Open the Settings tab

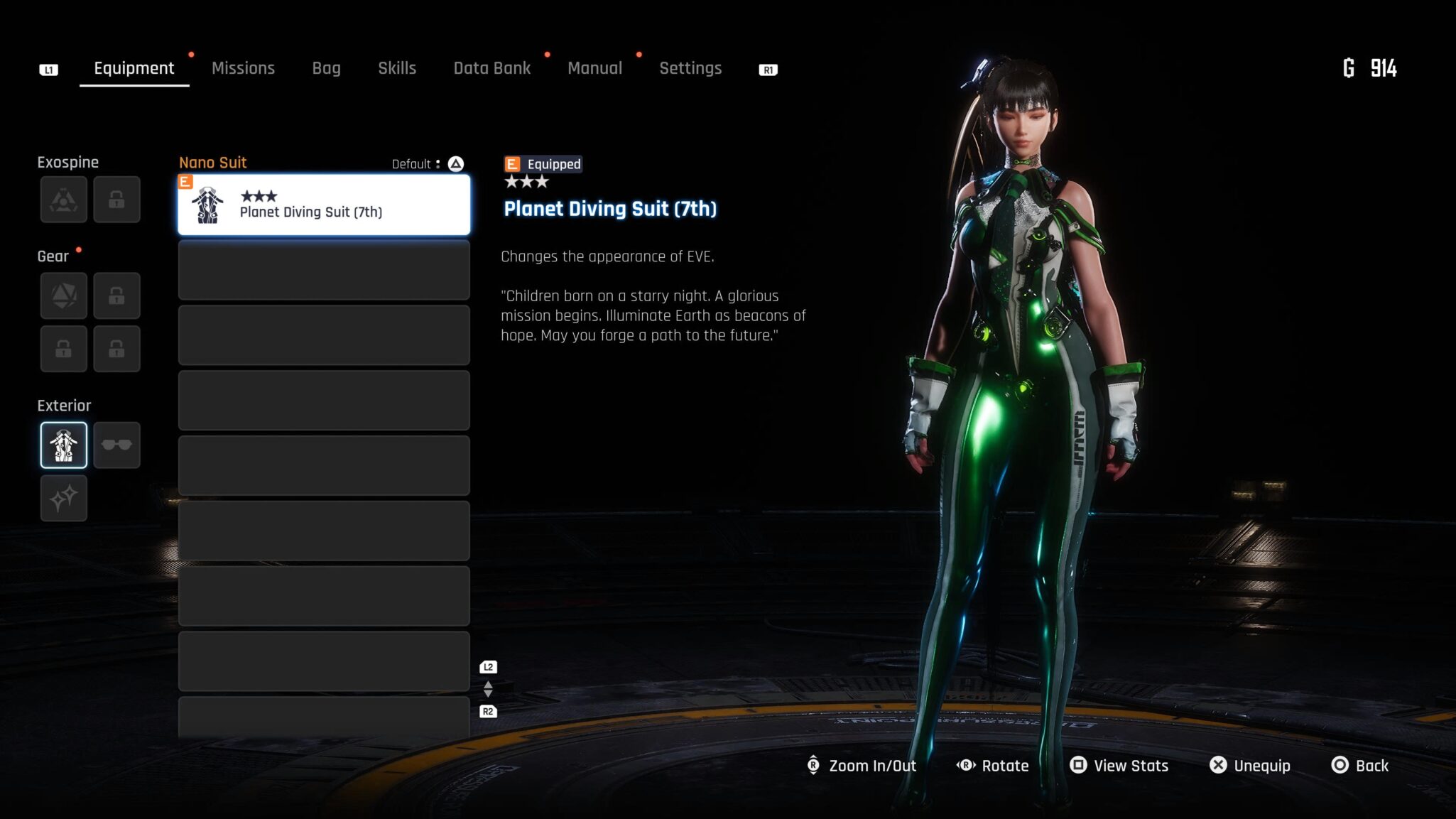tap(690, 68)
